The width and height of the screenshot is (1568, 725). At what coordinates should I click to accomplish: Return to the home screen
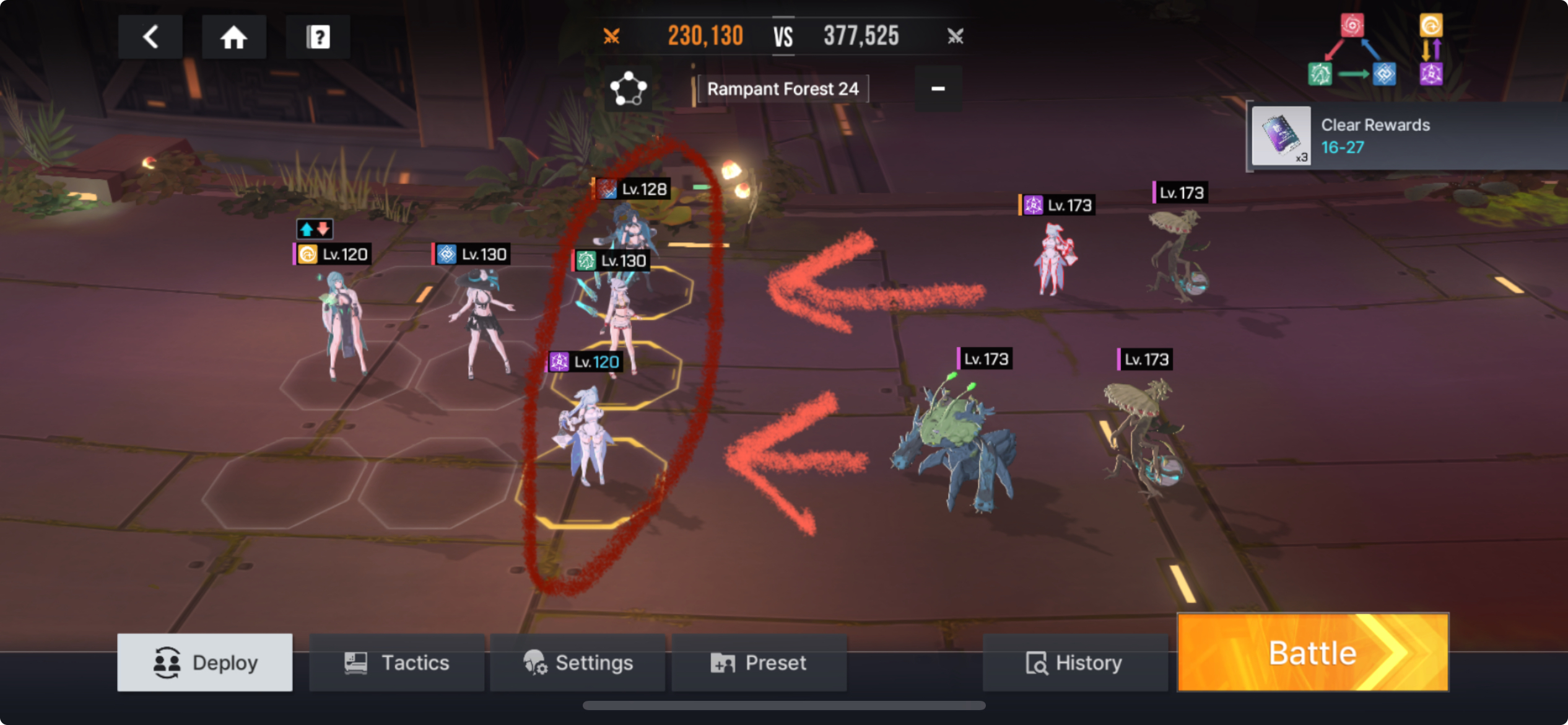coord(234,37)
